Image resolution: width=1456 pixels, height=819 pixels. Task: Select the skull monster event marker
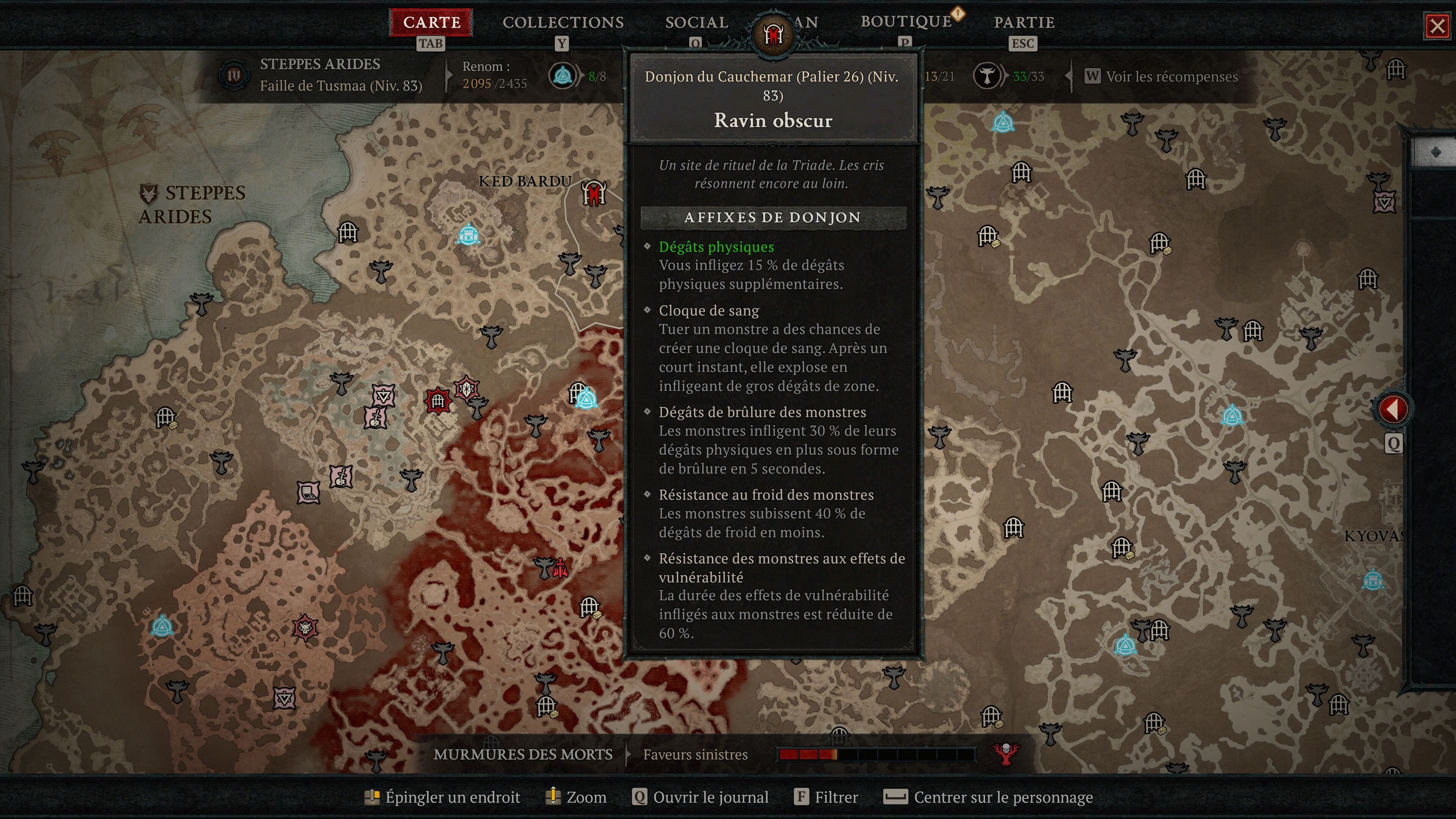305,628
